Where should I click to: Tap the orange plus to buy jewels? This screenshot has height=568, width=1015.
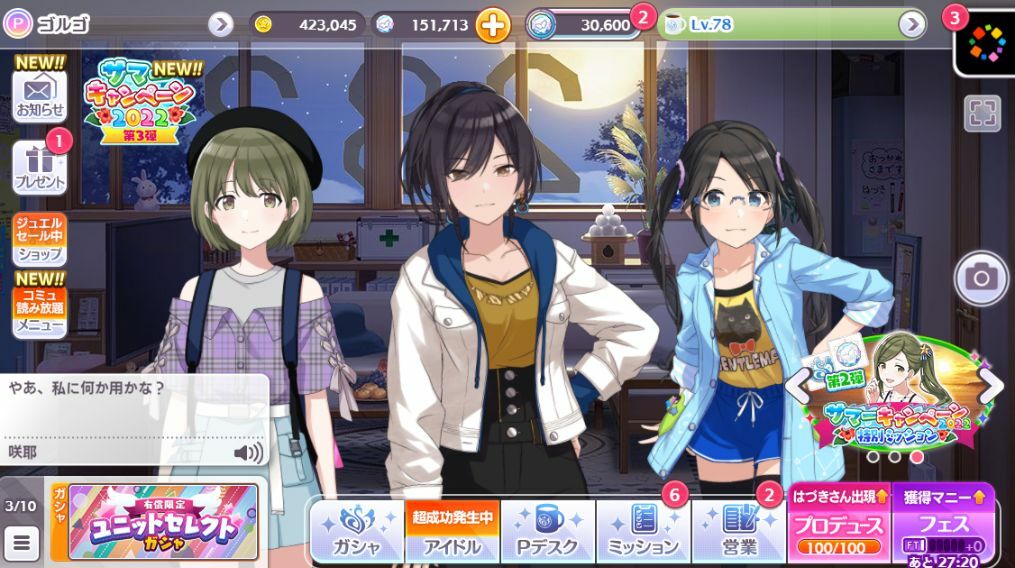(x=492, y=25)
